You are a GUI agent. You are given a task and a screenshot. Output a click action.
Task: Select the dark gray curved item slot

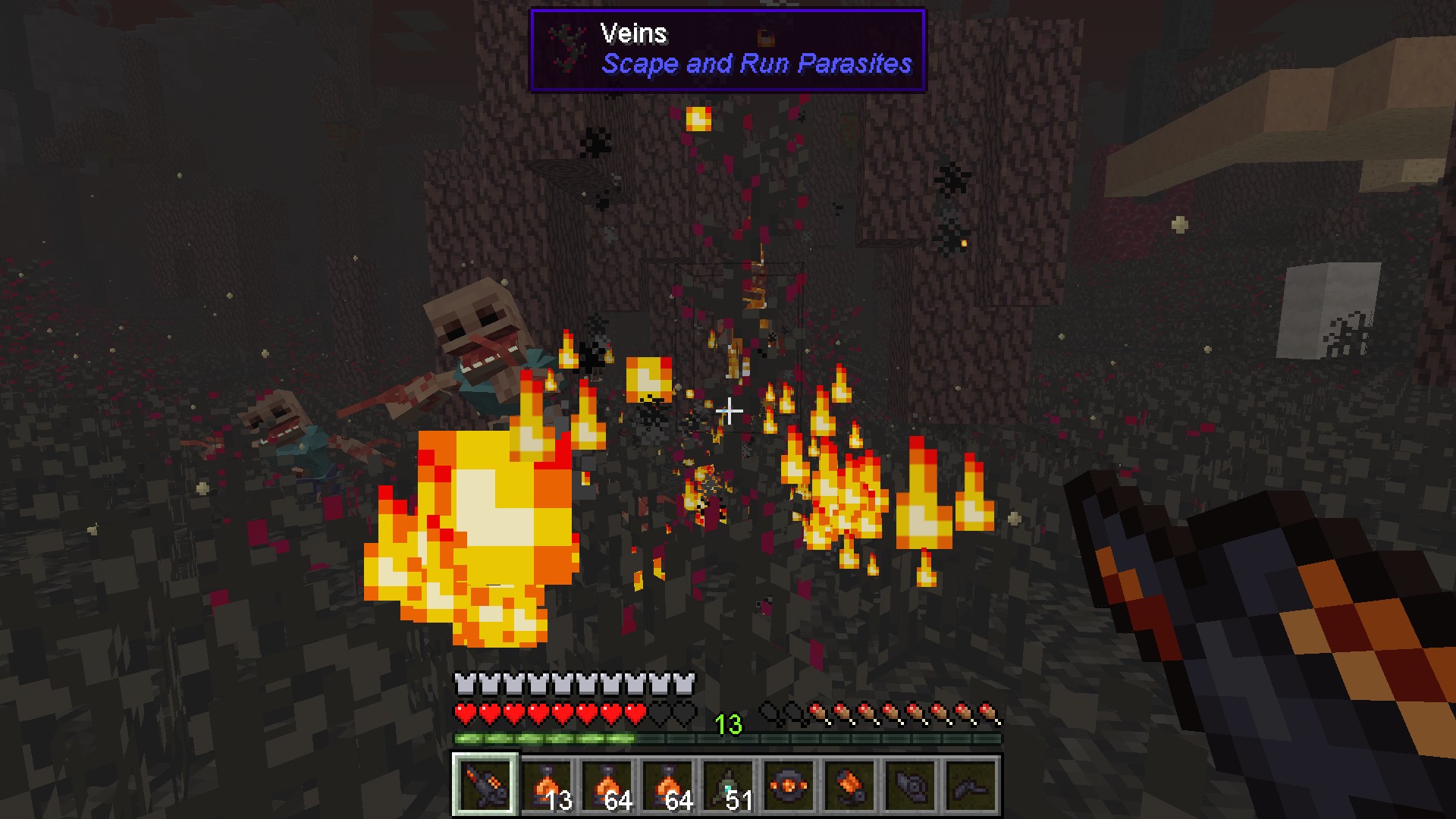tap(971, 785)
